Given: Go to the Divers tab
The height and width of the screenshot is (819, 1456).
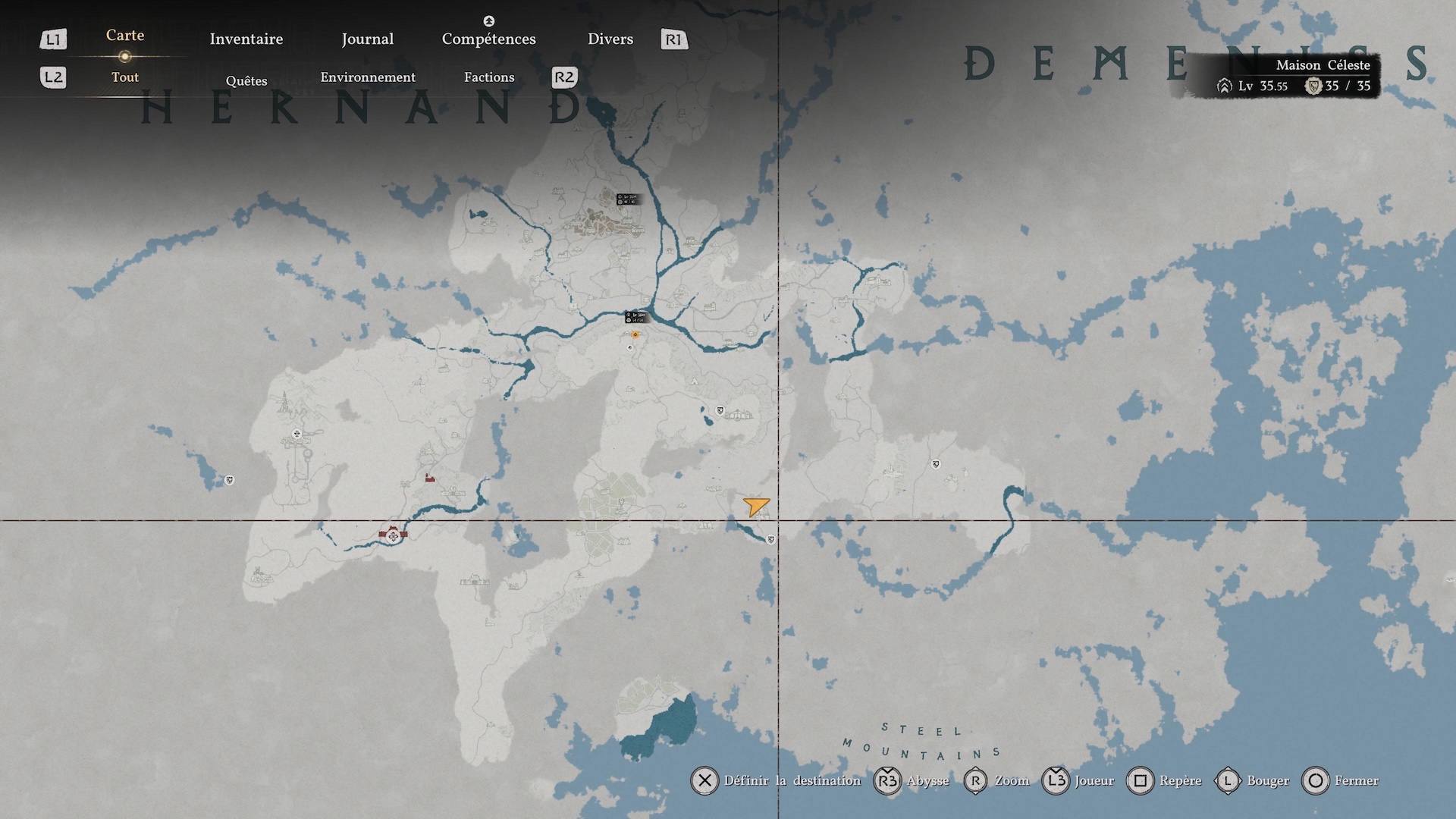Looking at the screenshot, I should [x=610, y=39].
